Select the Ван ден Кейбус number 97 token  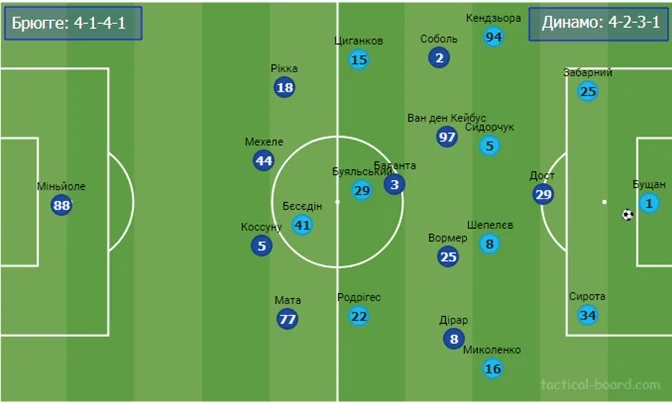447,137
